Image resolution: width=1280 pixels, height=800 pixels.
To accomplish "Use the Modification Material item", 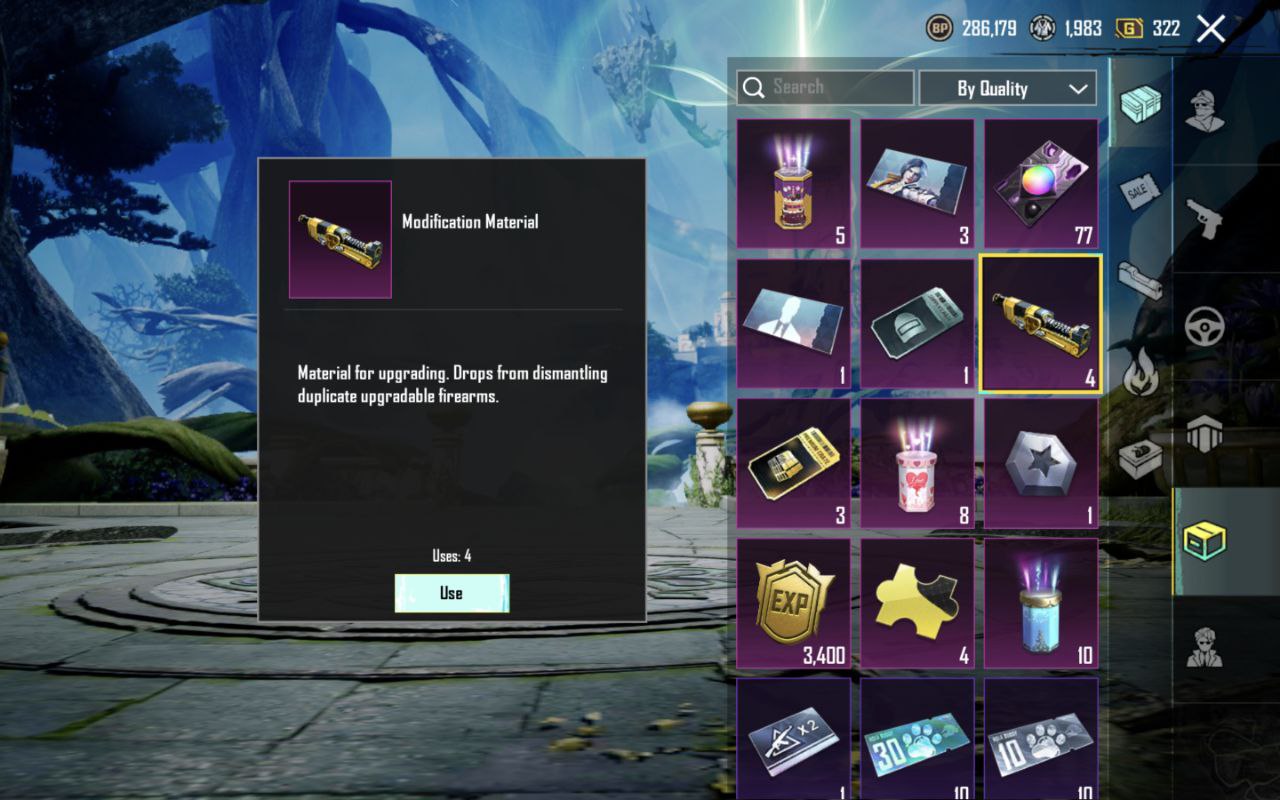I will tap(451, 593).
